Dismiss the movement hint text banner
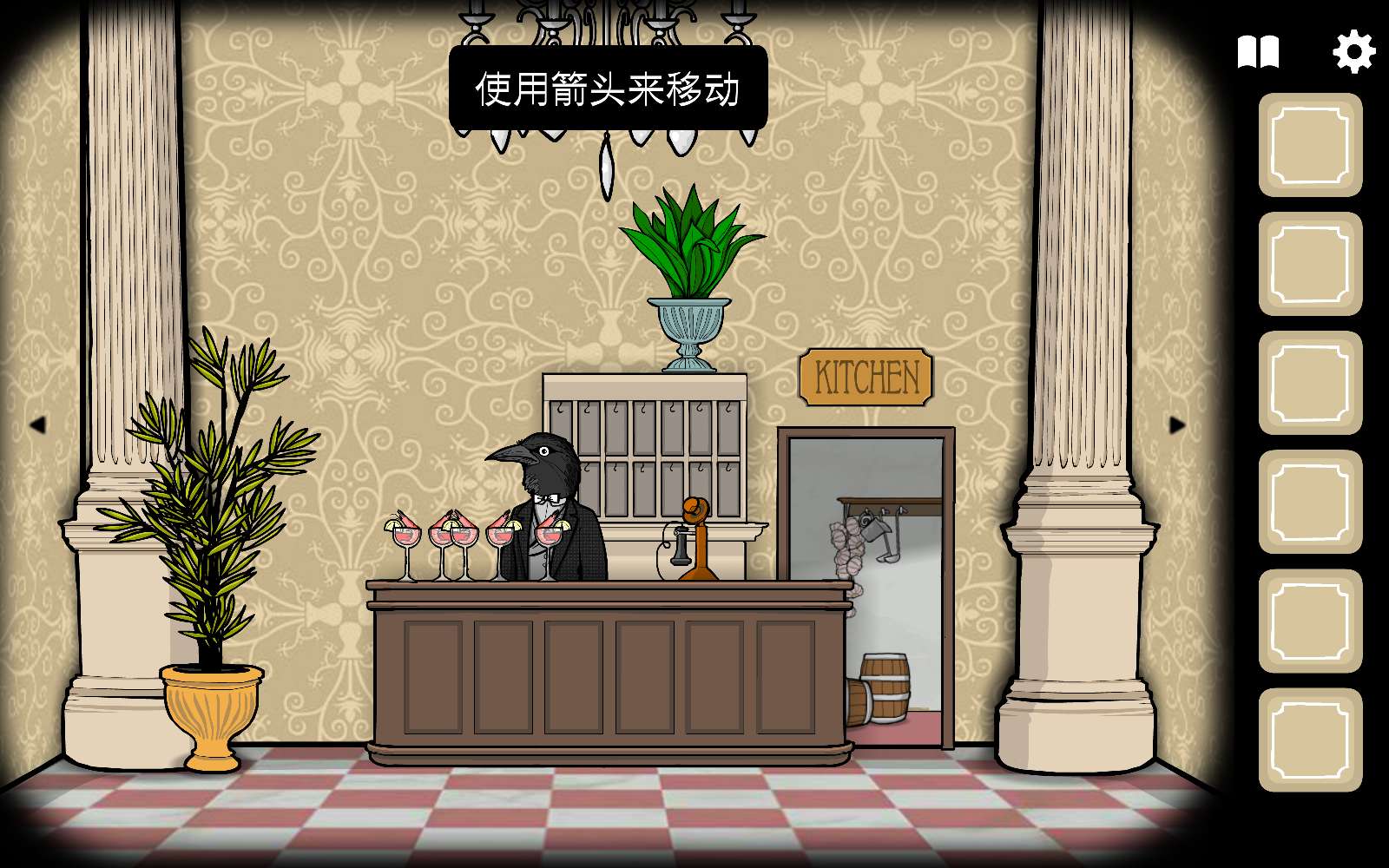The width and height of the screenshot is (1389, 868). pyautogui.click(x=608, y=87)
